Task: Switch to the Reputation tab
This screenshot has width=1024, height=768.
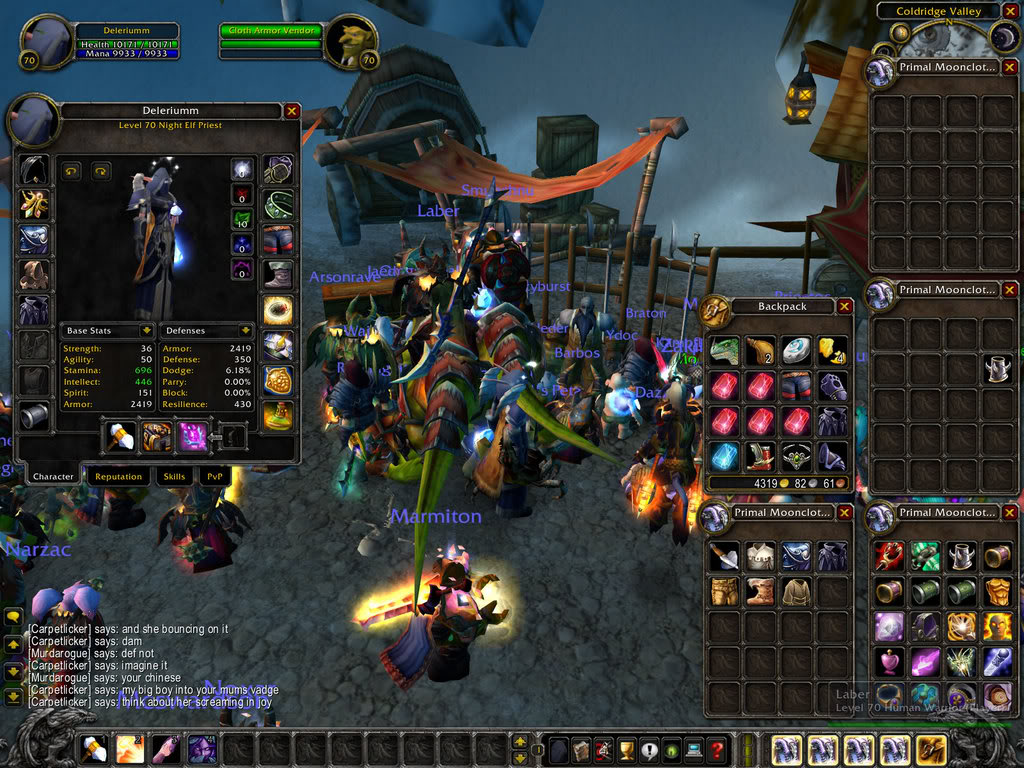Action: 119,477
